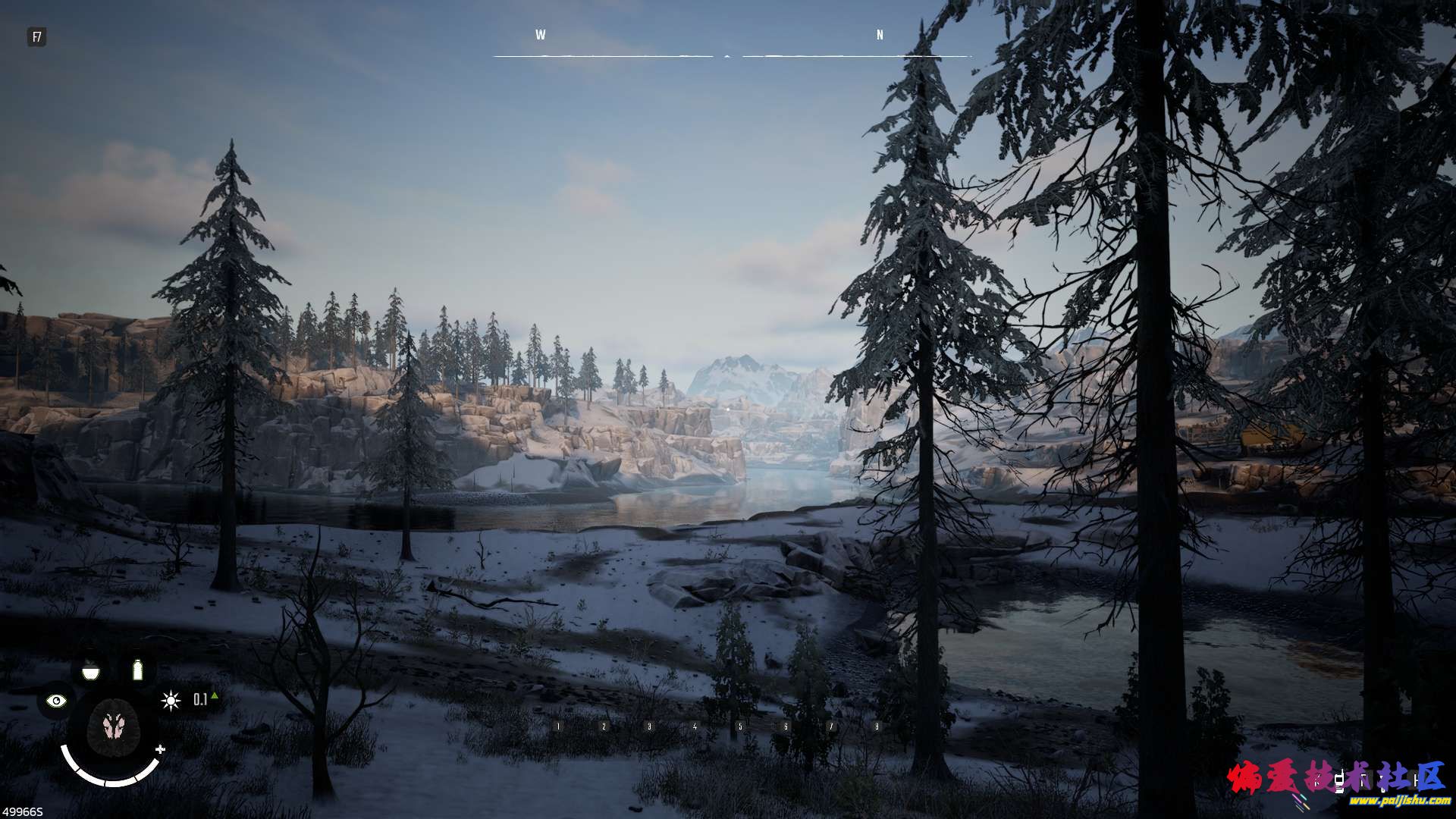
Task: Click the stamina arc progress bar
Action: pos(111,783)
